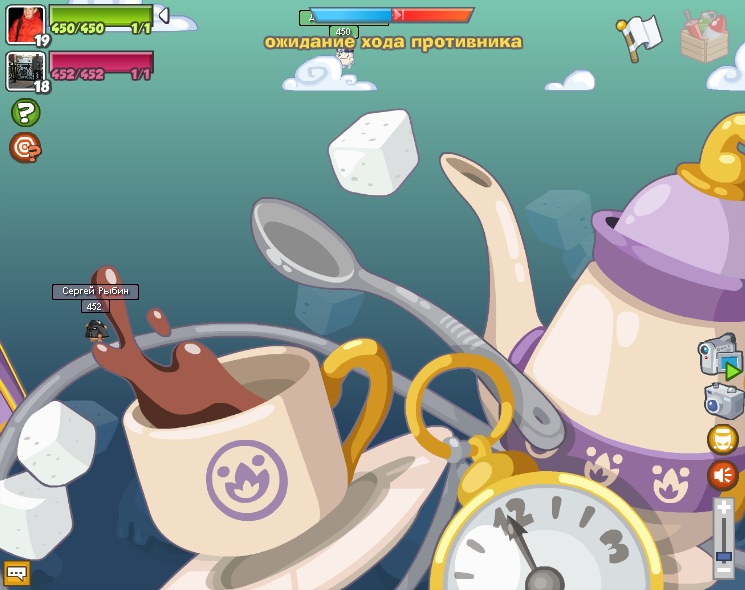Click the orange target hint button

tap(25, 148)
